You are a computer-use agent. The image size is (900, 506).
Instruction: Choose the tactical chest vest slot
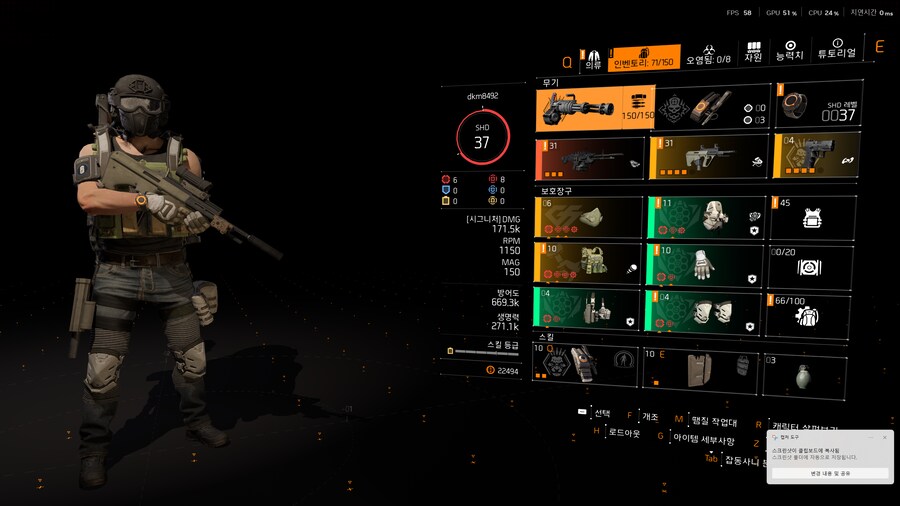tap(588, 263)
